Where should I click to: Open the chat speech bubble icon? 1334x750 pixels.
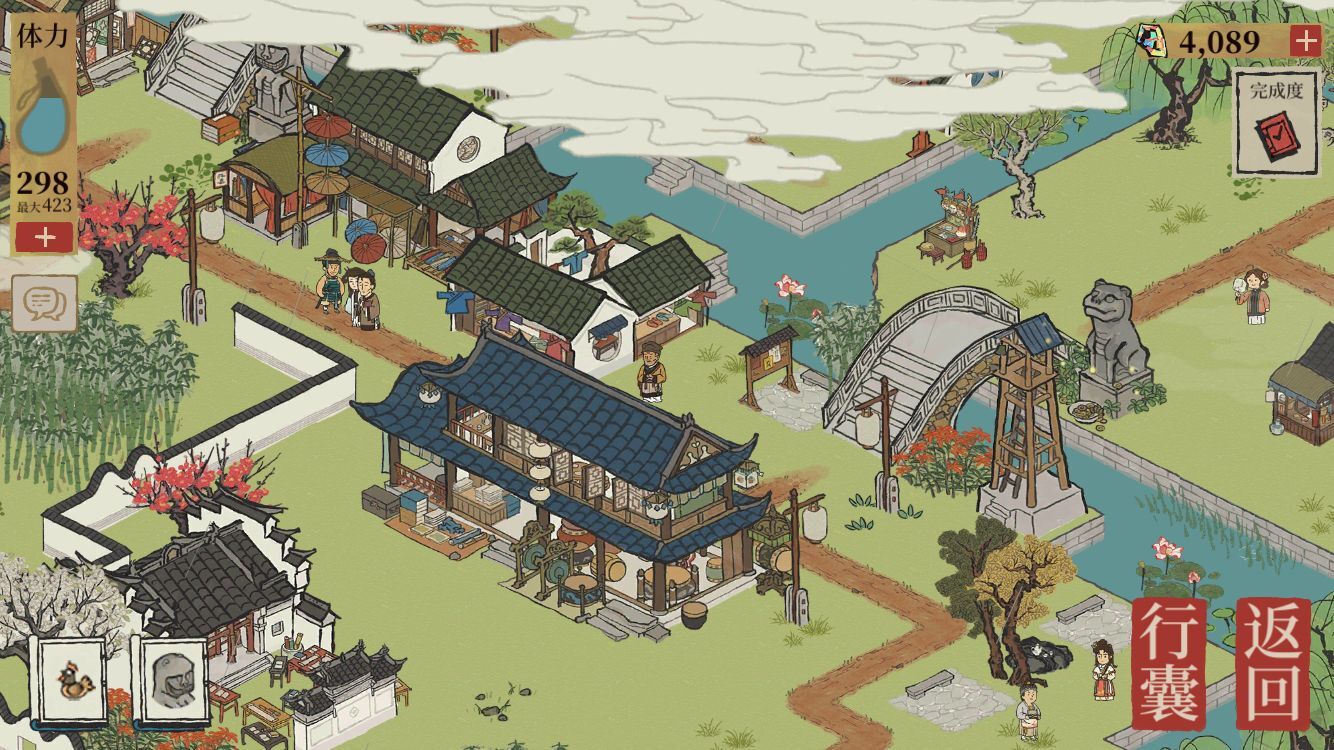45,302
